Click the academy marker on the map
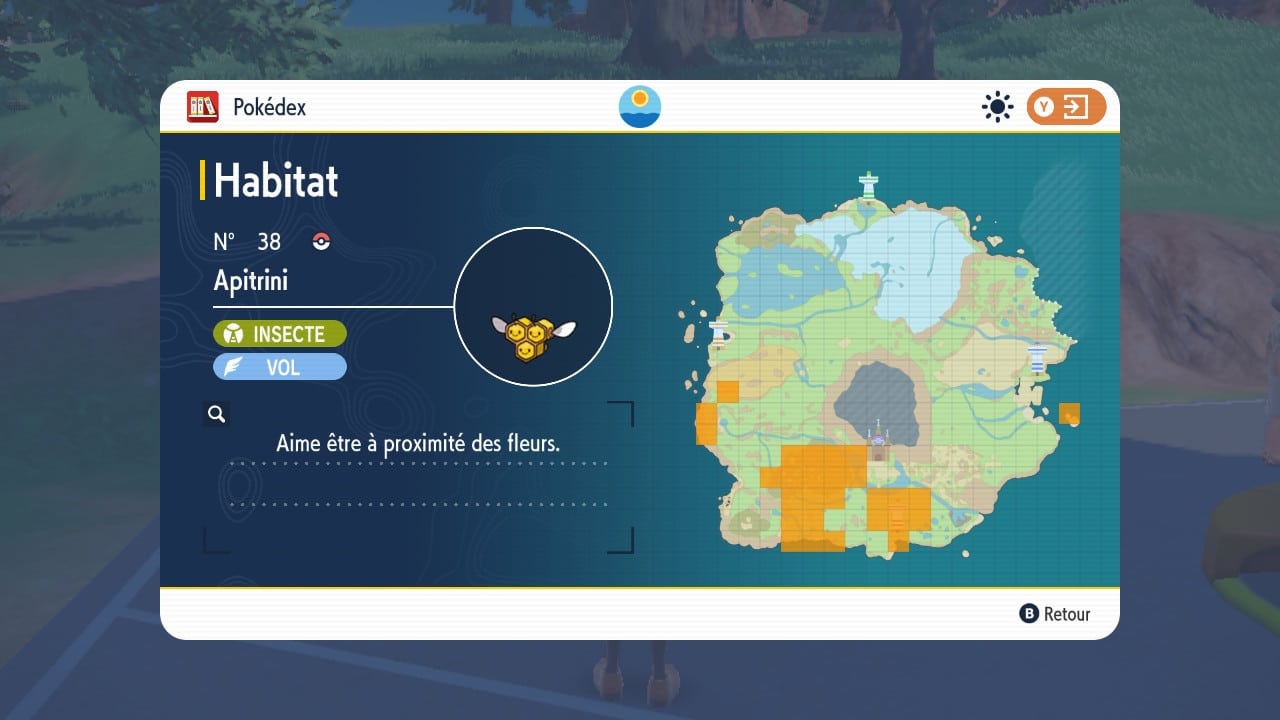The image size is (1280, 720). click(878, 441)
